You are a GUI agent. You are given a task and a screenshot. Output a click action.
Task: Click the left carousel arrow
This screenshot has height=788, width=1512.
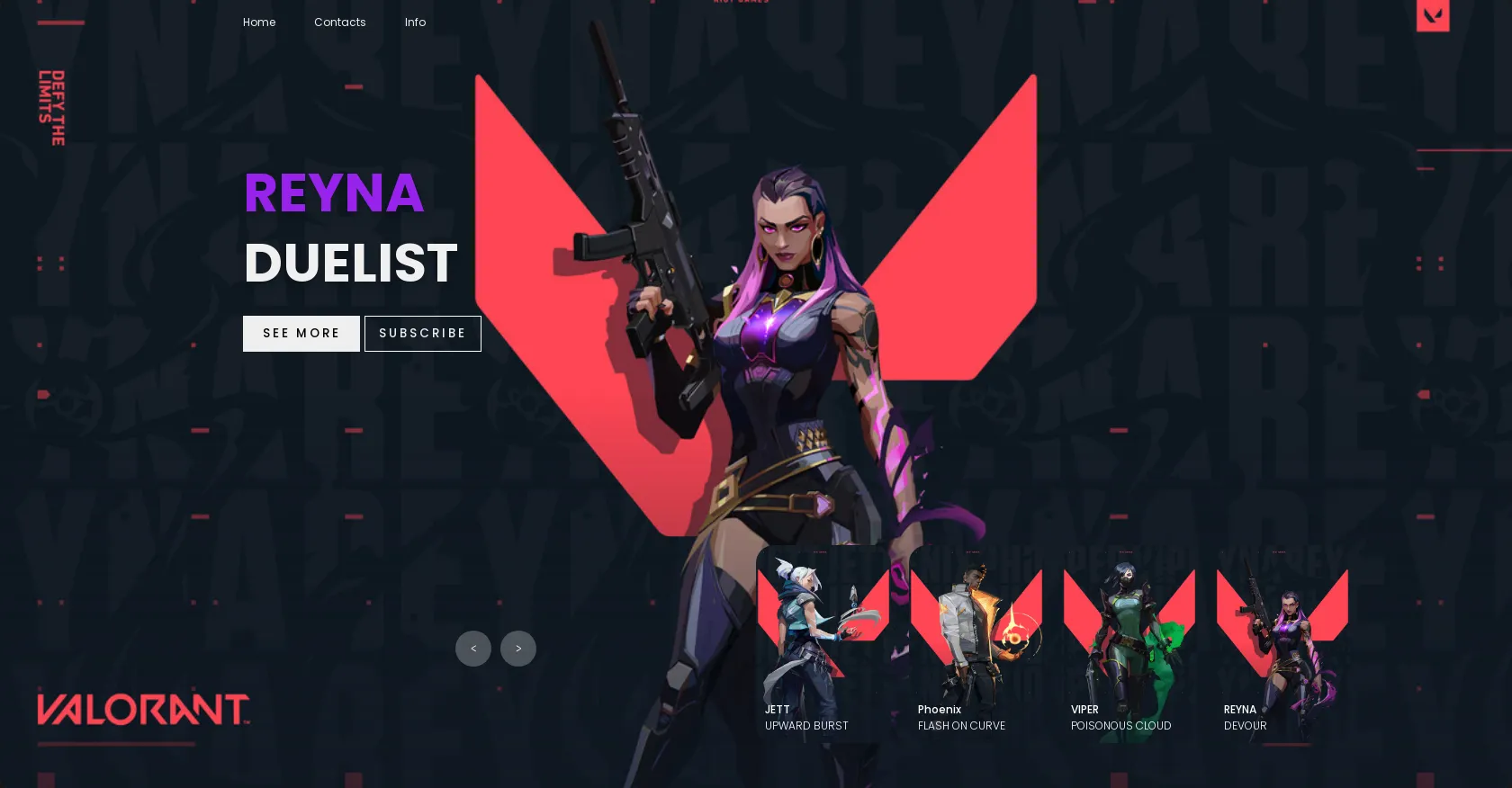click(473, 649)
